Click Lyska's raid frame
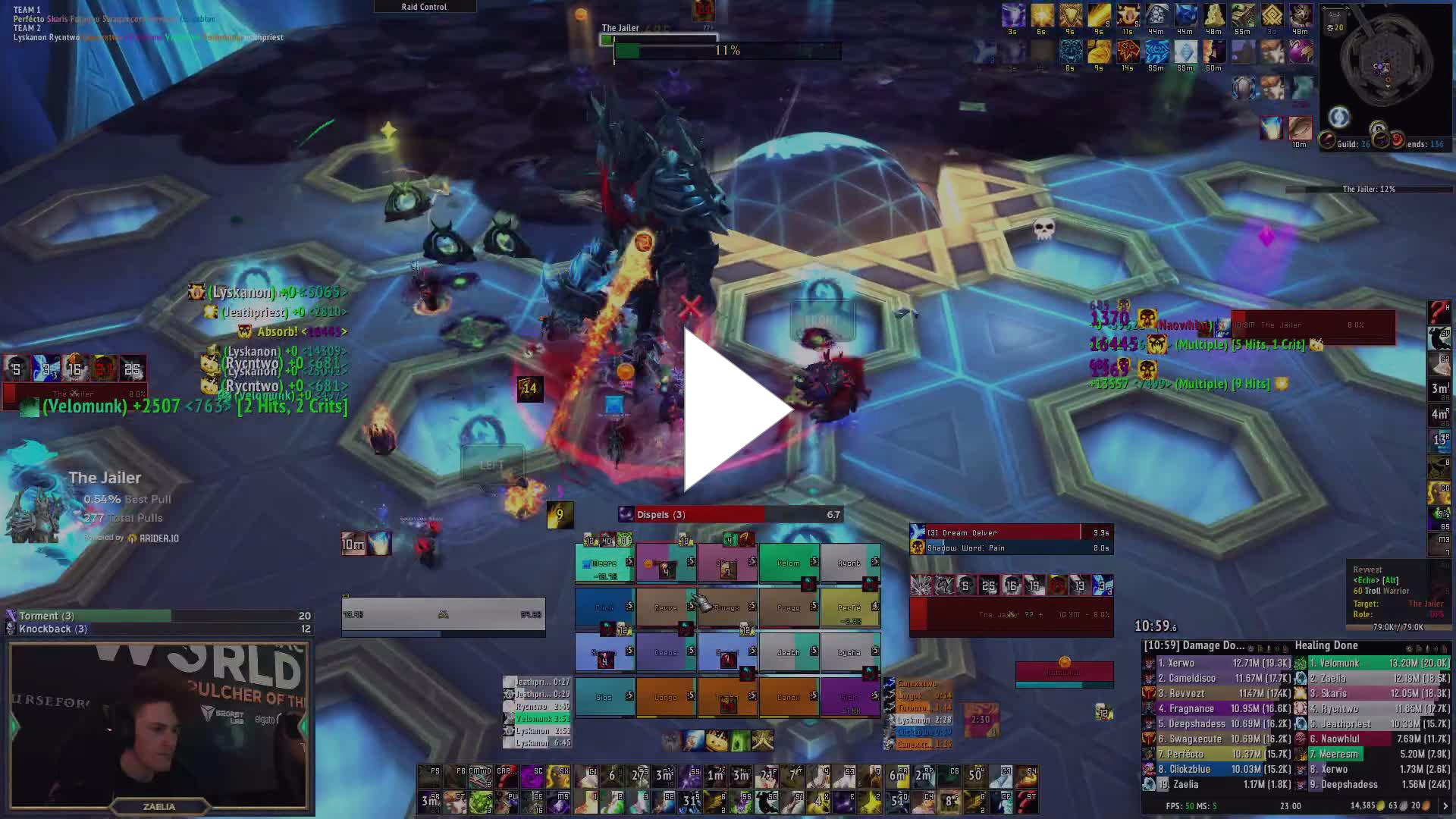Image resolution: width=1456 pixels, height=819 pixels. [x=850, y=652]
